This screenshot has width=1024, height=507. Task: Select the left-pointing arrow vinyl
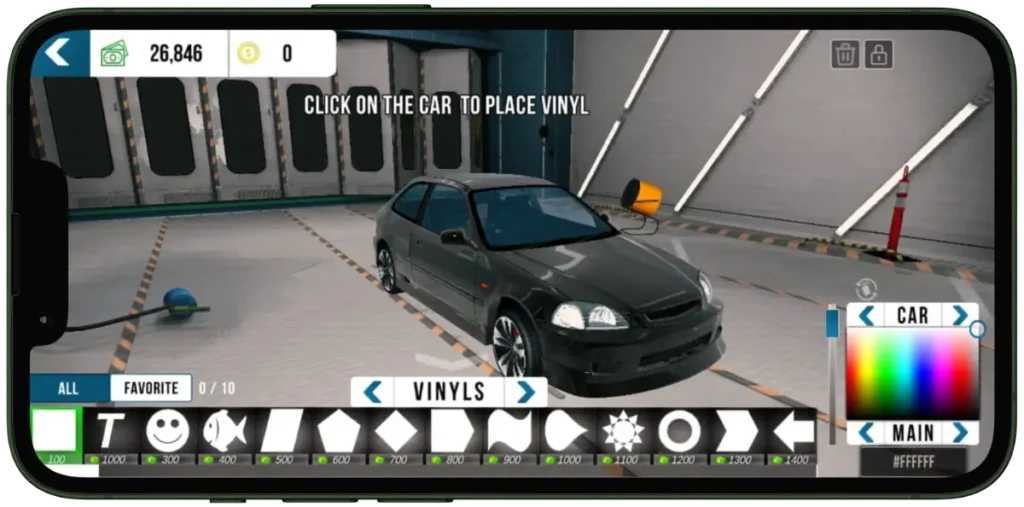point(794,431)
